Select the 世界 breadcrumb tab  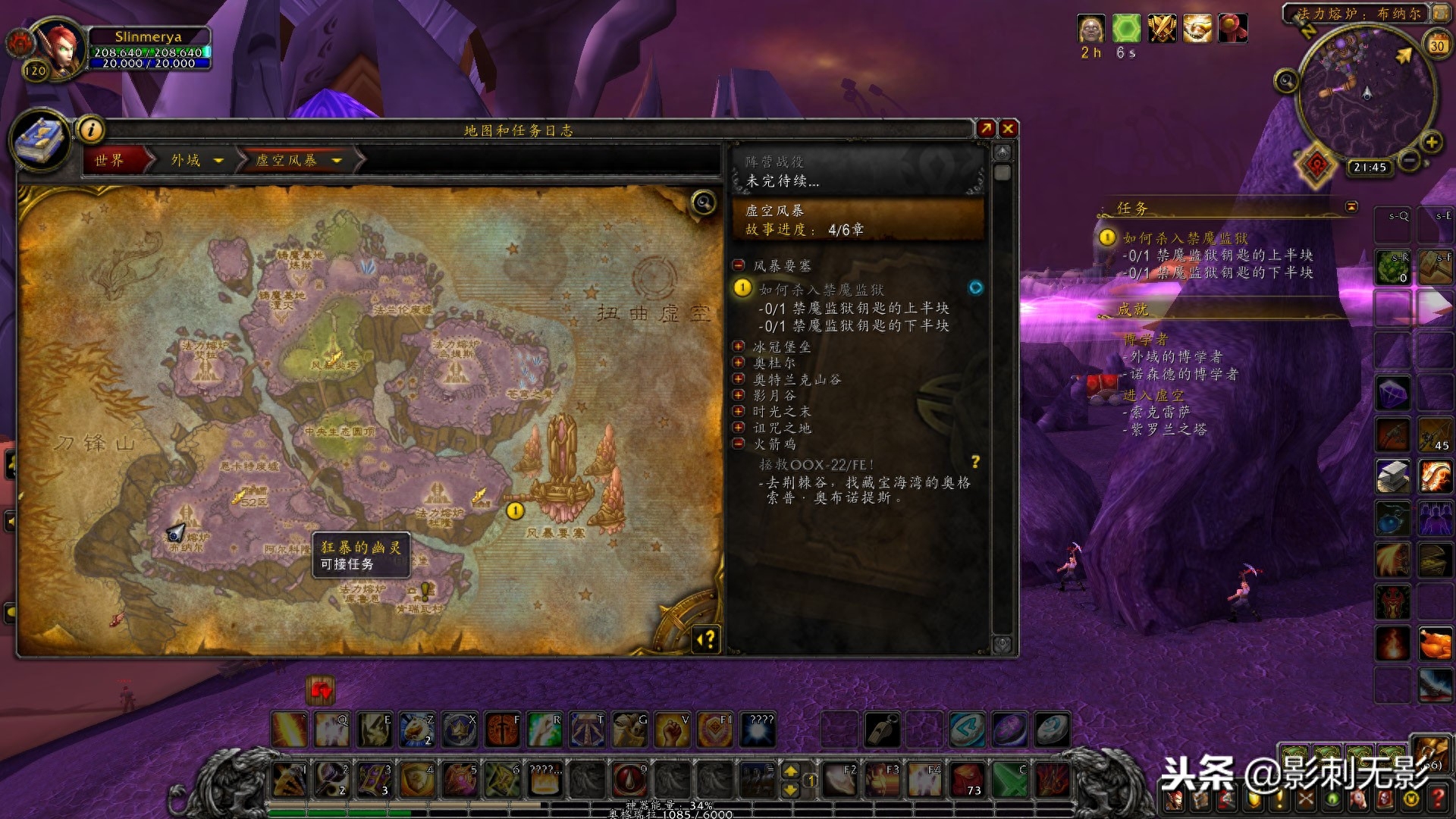(110, 160)
